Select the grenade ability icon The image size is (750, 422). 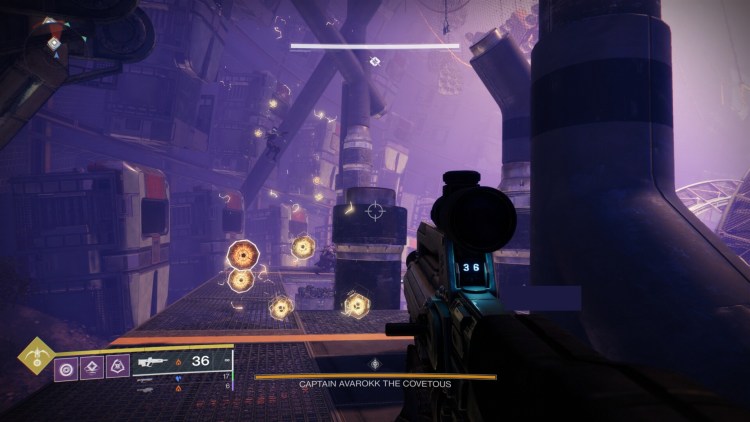pos(67,369)
